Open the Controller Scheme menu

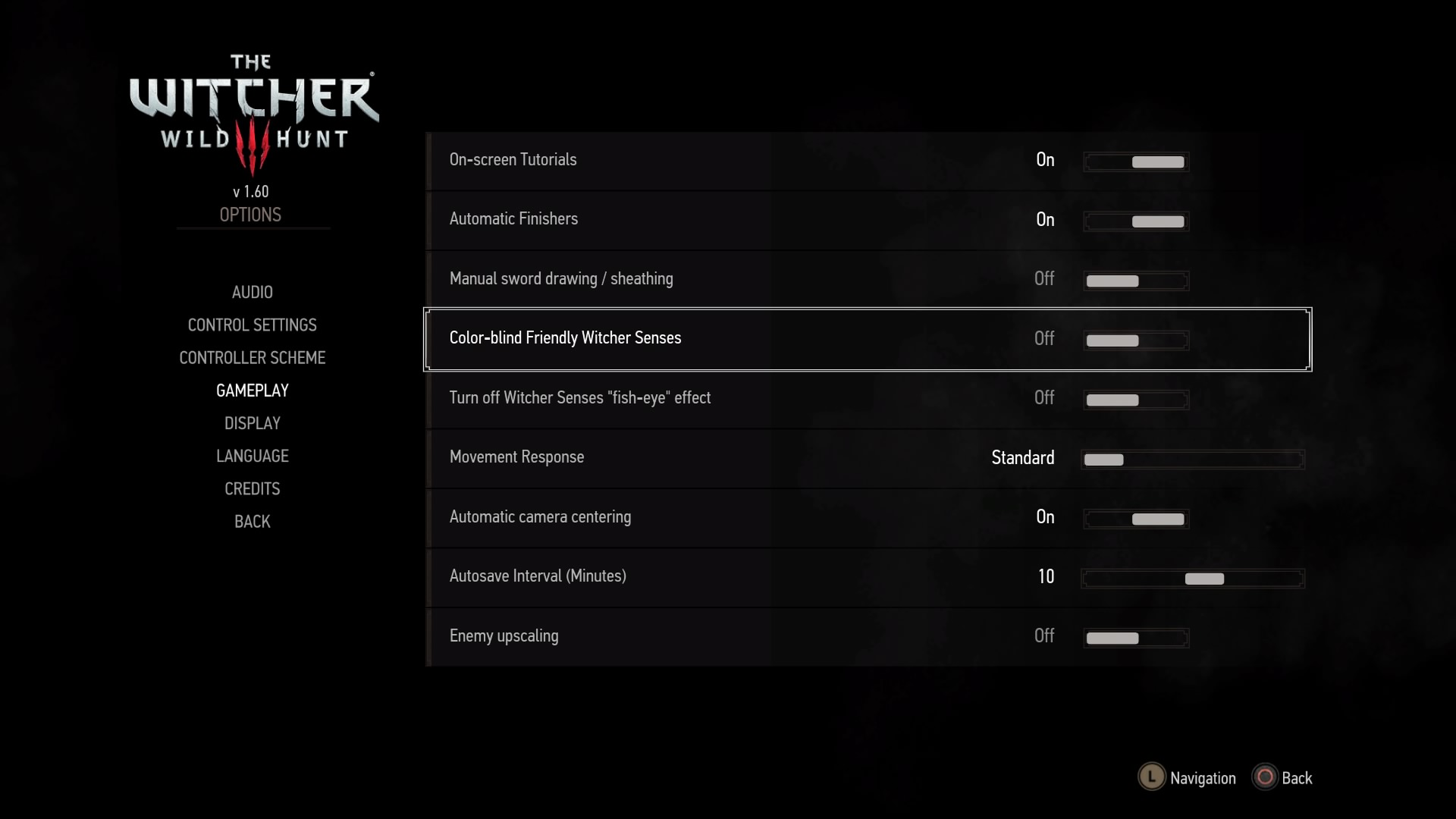pyautogui.click(x=252, y=357)
